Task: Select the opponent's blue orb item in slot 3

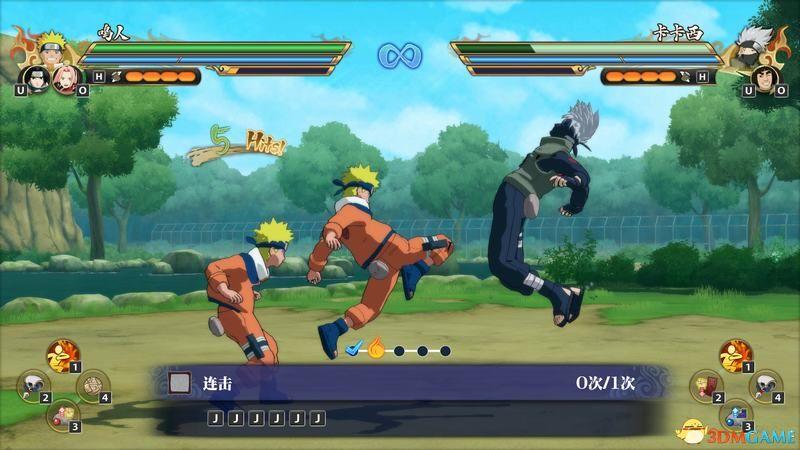Action: tap(735, 412)
